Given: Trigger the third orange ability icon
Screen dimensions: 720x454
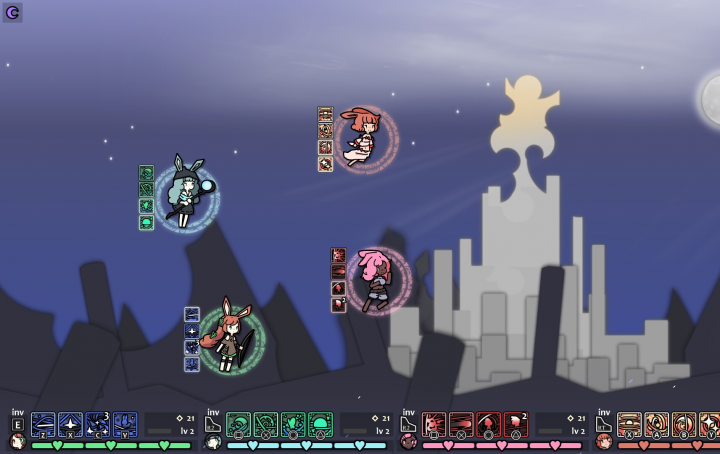Looking at the screenshot, I should [x=684, y=424].
